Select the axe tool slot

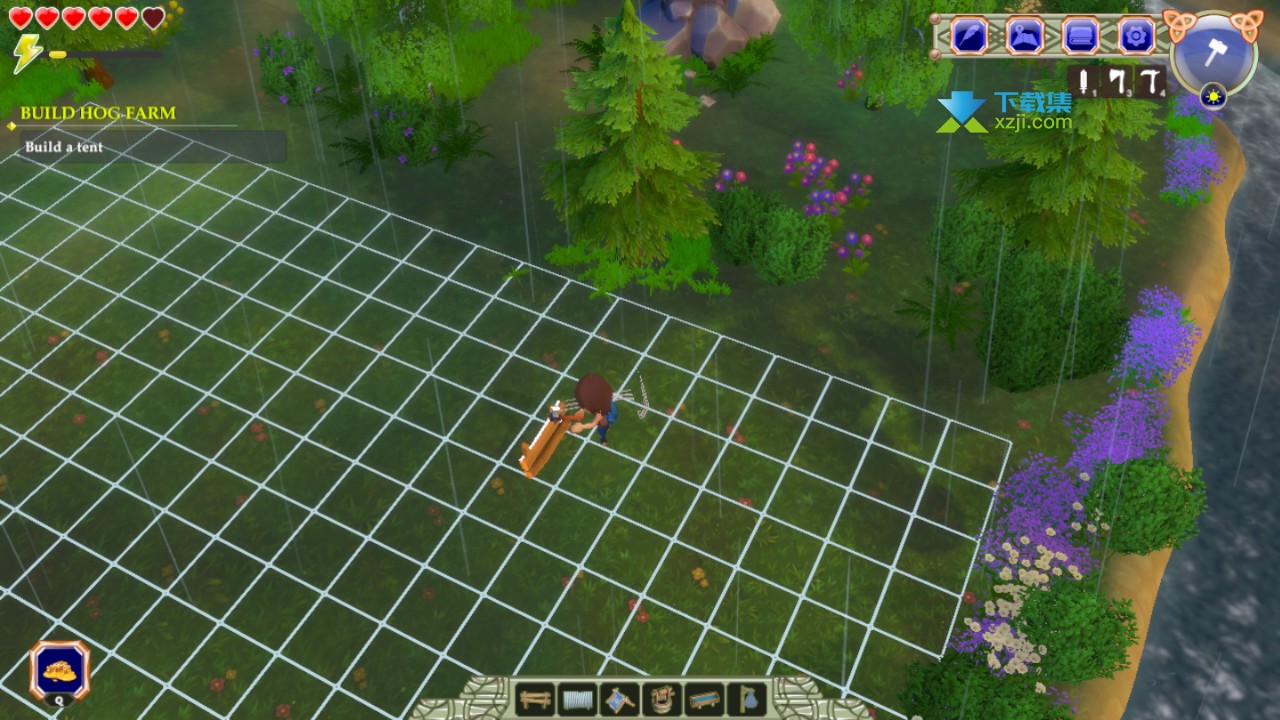(x=1117, y=82)
